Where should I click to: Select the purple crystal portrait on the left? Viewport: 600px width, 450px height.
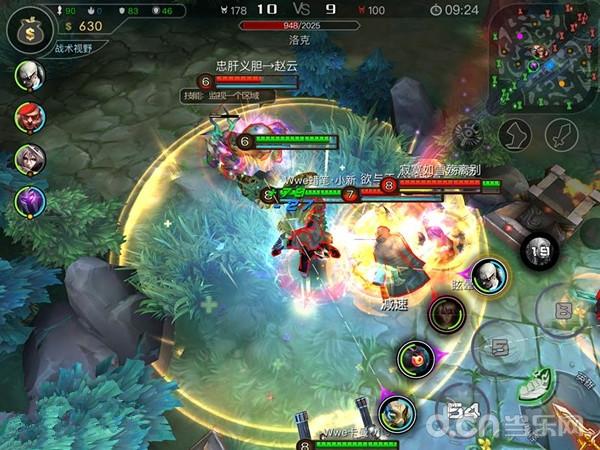(x=29, y=200)
